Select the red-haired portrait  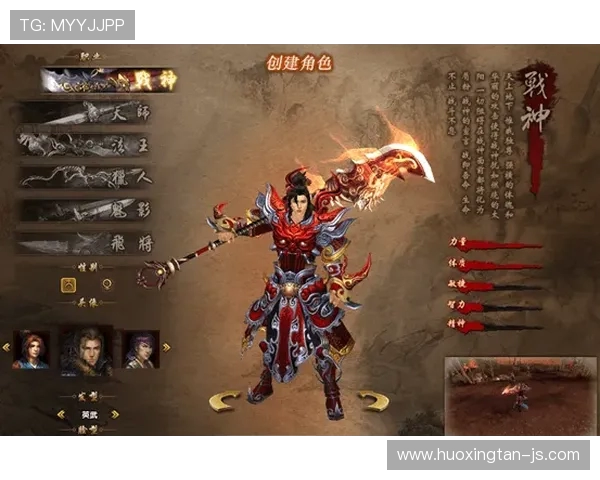tap(31, 348)
